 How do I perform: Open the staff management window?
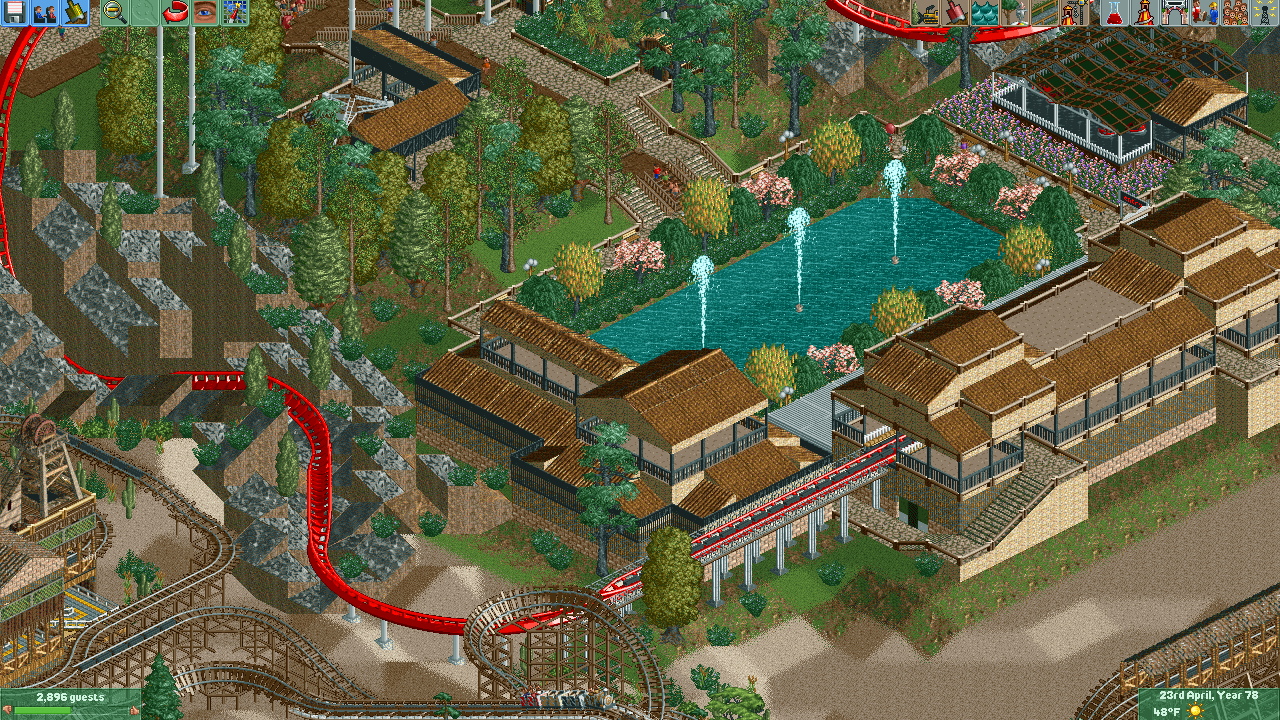[1207, 13]
